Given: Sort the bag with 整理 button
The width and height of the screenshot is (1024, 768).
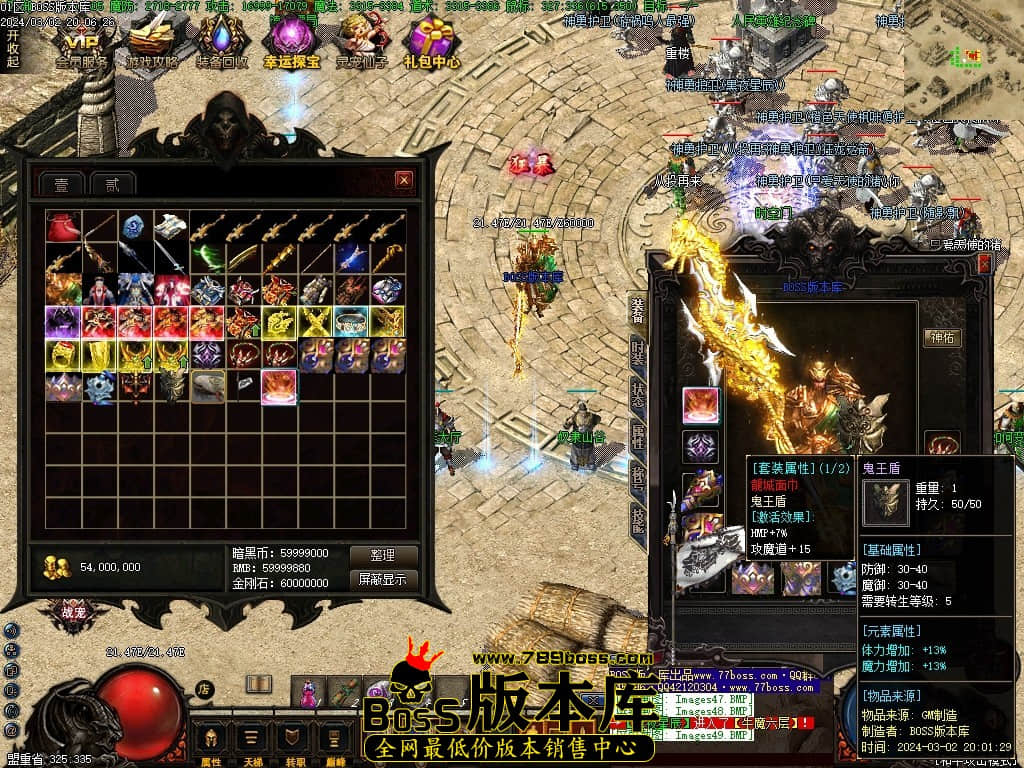Looking at the screenshot, I should (x=383, y=555).
